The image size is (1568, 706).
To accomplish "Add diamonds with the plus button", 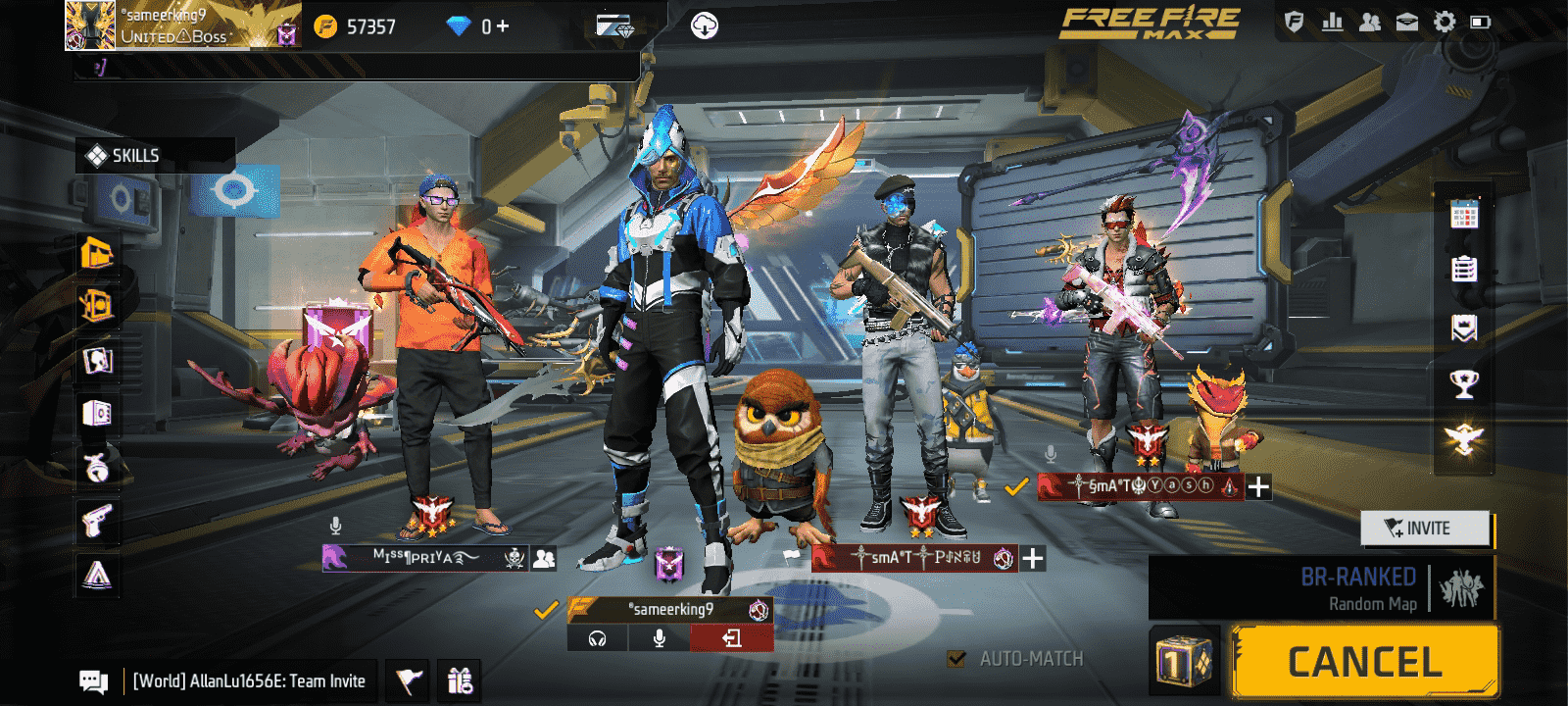I will (503, 26).
